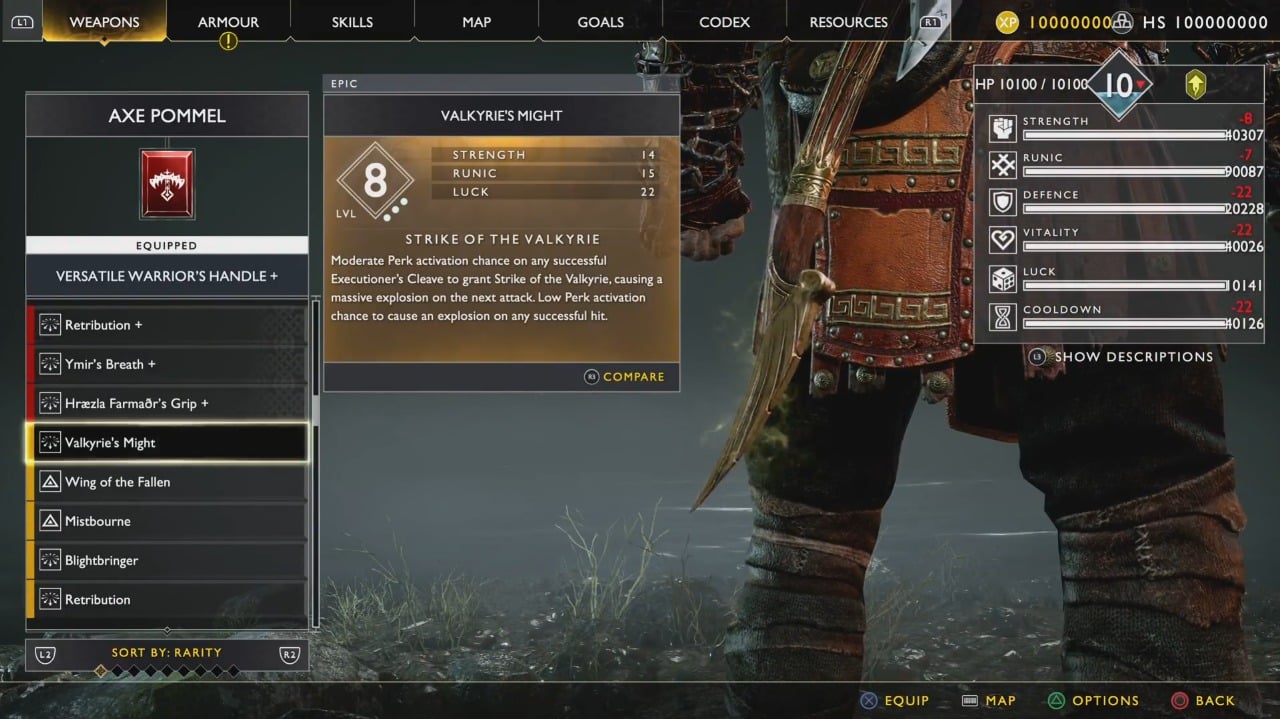Select the Weapons tab
Screen dimensions: 1280x719
coord(105,22)
